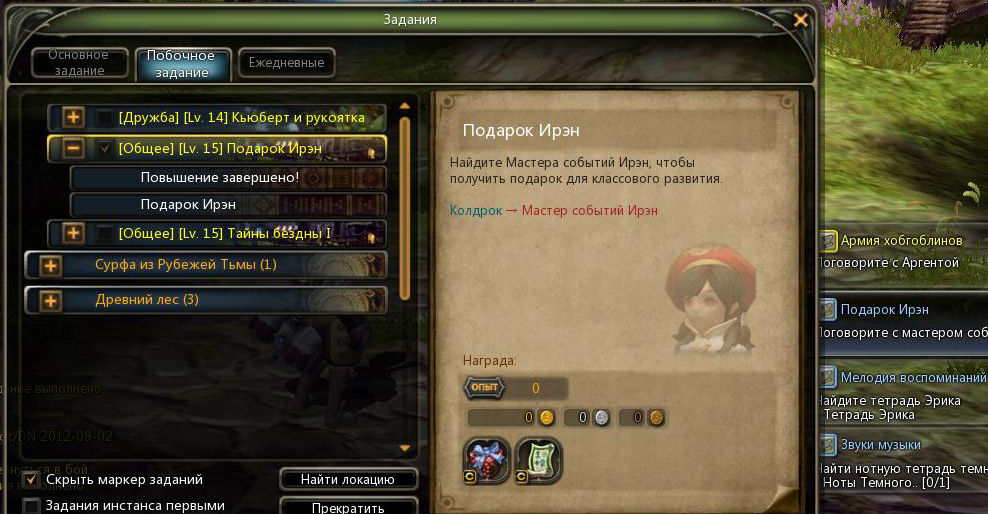Collapse the Подарок Ирэн quest entry
Image resolution: width=988 pixels, height=514 pixels.
(73, 148)
